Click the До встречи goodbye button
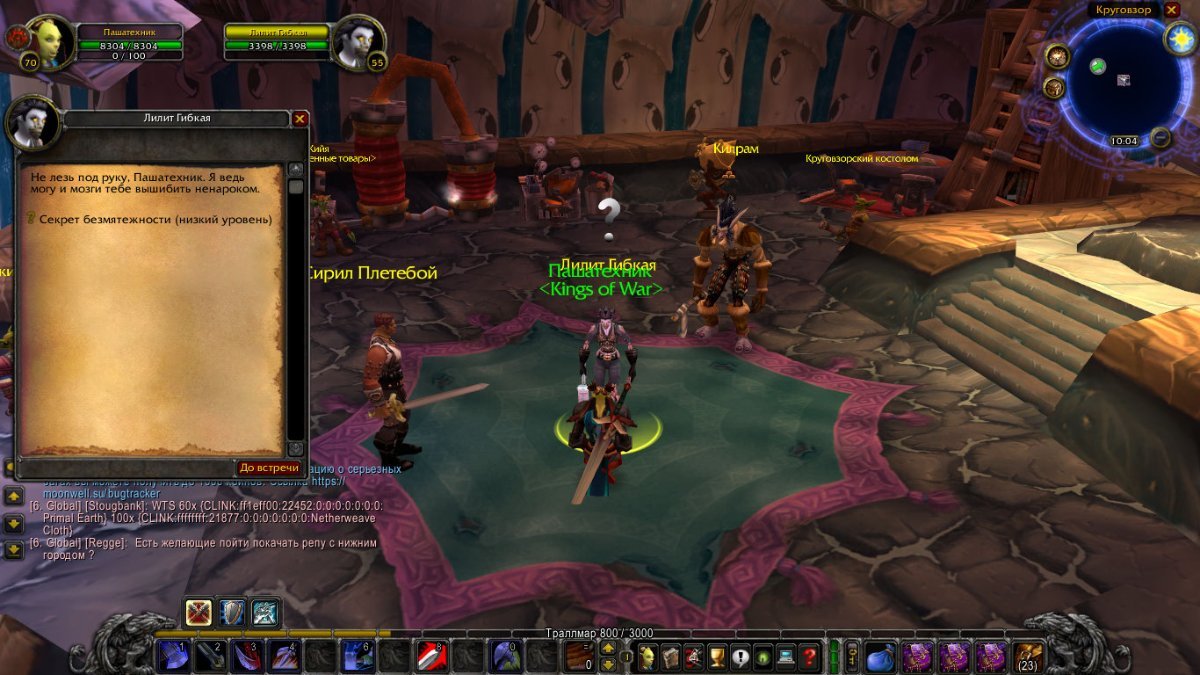Image resolution: width=1200 pixels, height=675 pixels. 269,468
